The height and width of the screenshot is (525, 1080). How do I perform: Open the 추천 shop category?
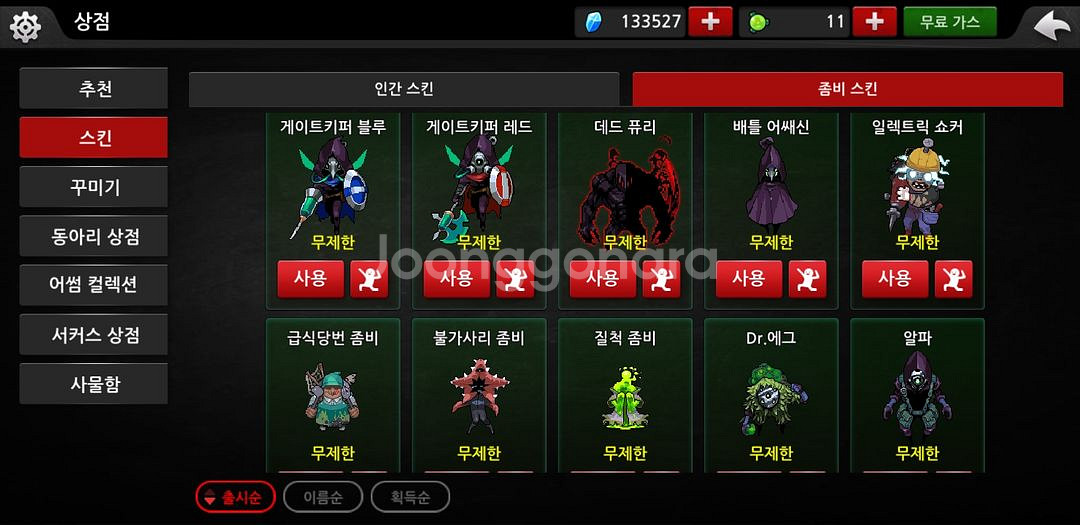pyautogui.click(x=94, y=89)
